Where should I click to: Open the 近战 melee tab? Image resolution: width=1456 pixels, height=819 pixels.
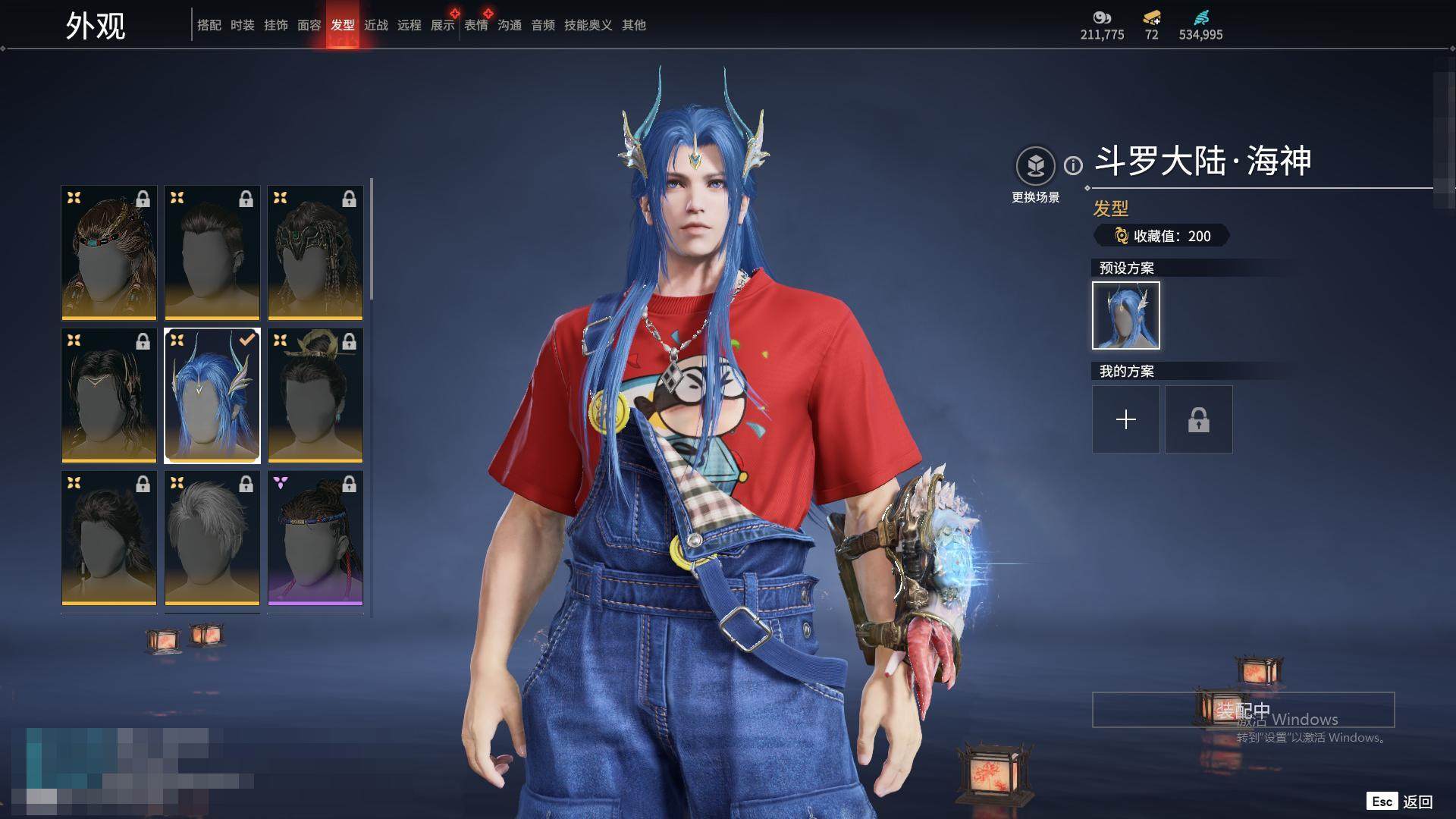coord(376,25)
